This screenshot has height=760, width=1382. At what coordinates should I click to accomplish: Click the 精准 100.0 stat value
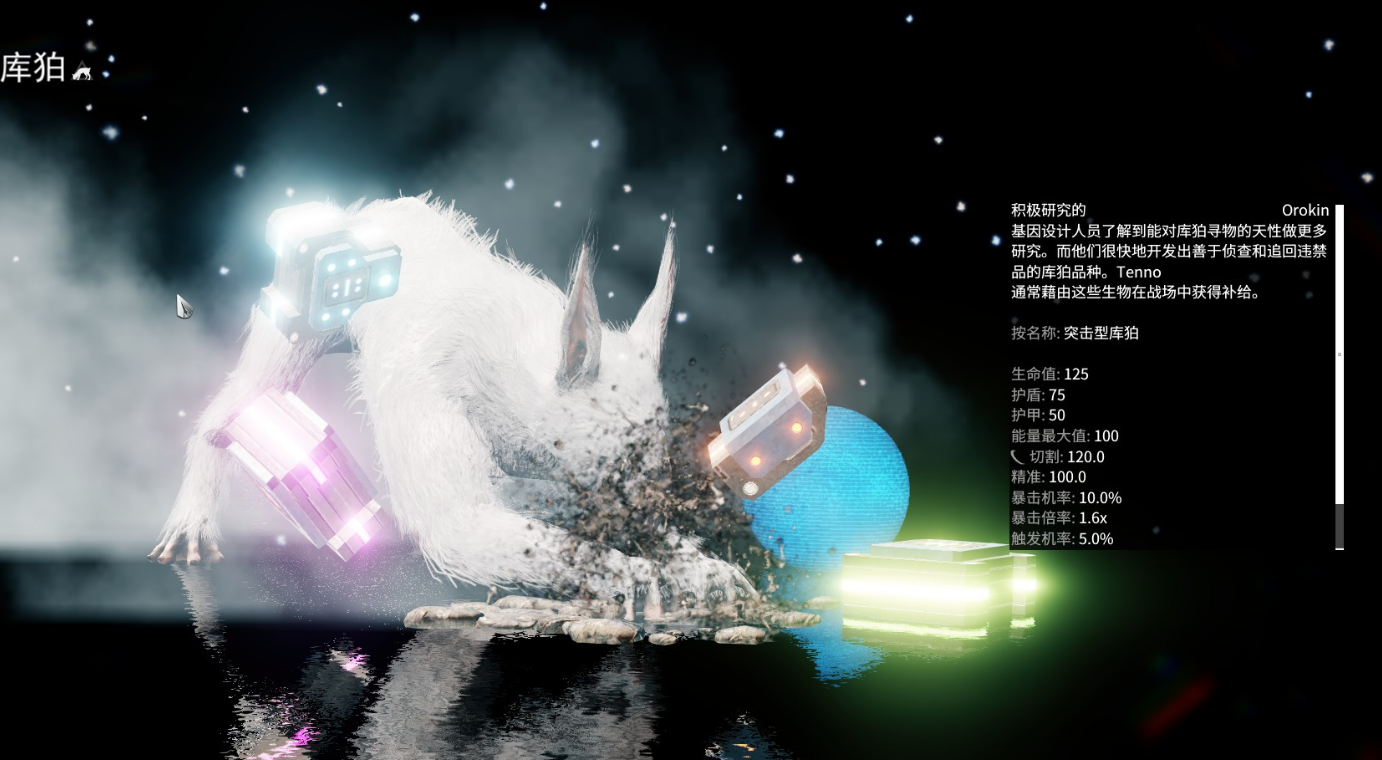pos(1052,477)
